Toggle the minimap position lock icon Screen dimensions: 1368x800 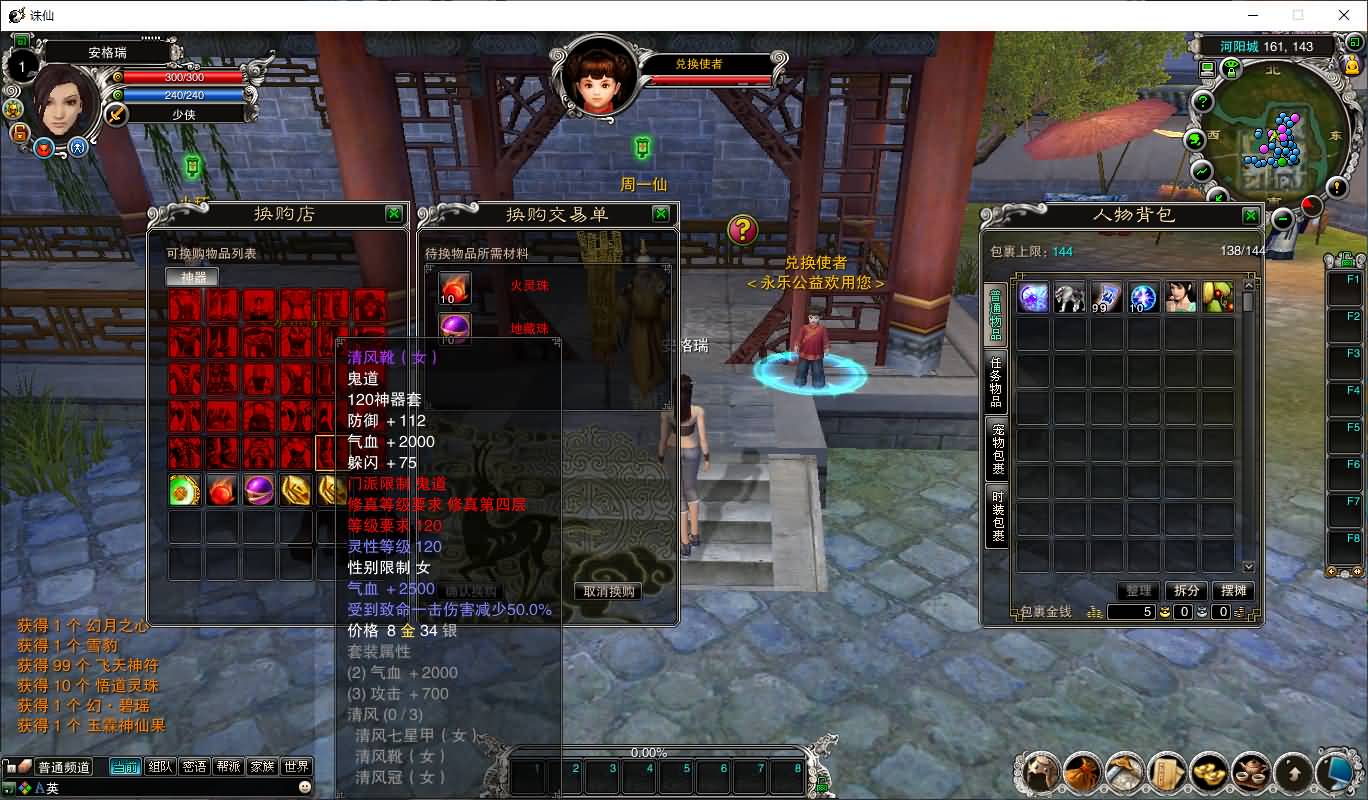1231,69
